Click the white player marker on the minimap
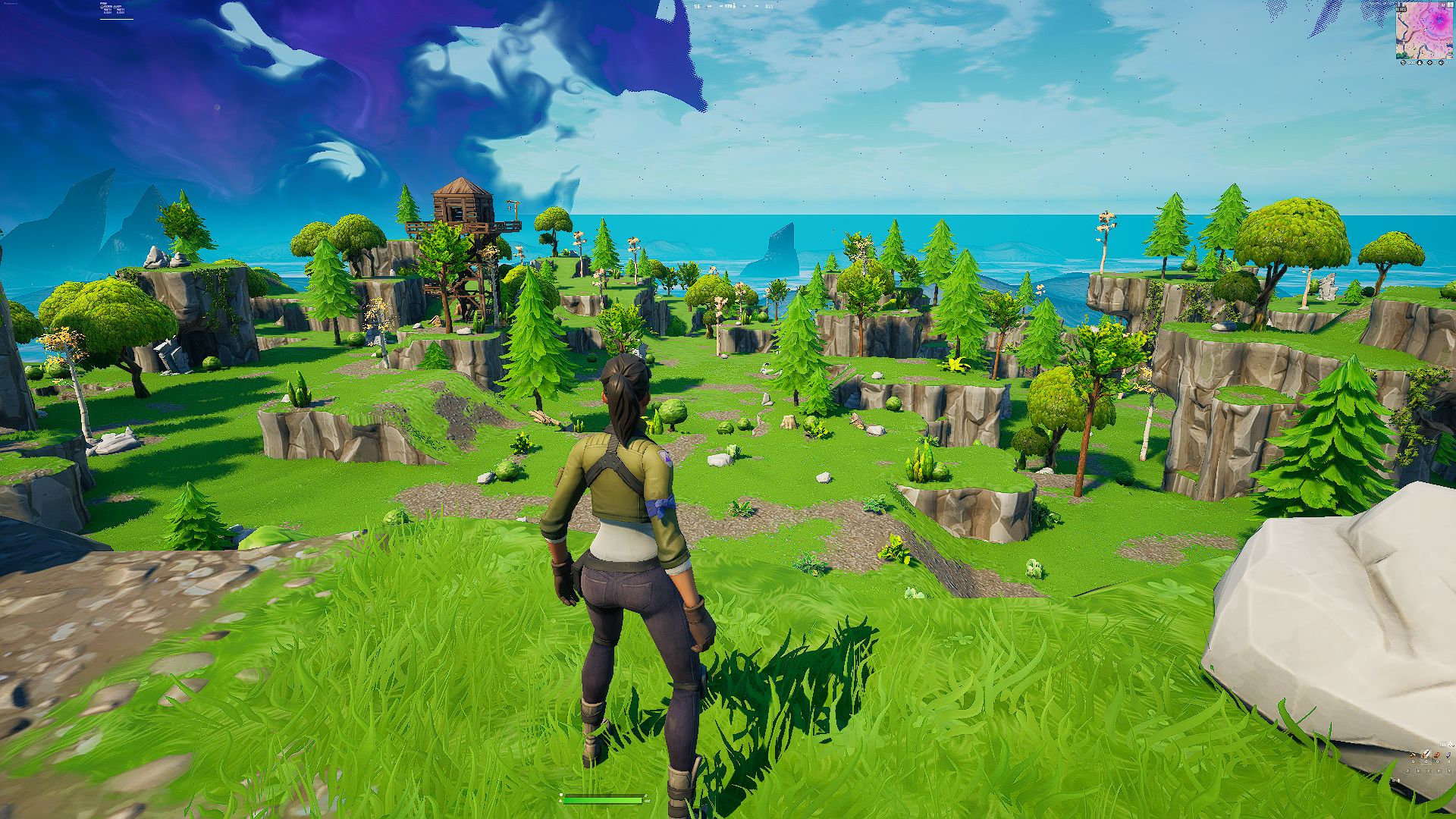Image resolution: width=1456 pixels, height=819 pixels. (1424, 30)
